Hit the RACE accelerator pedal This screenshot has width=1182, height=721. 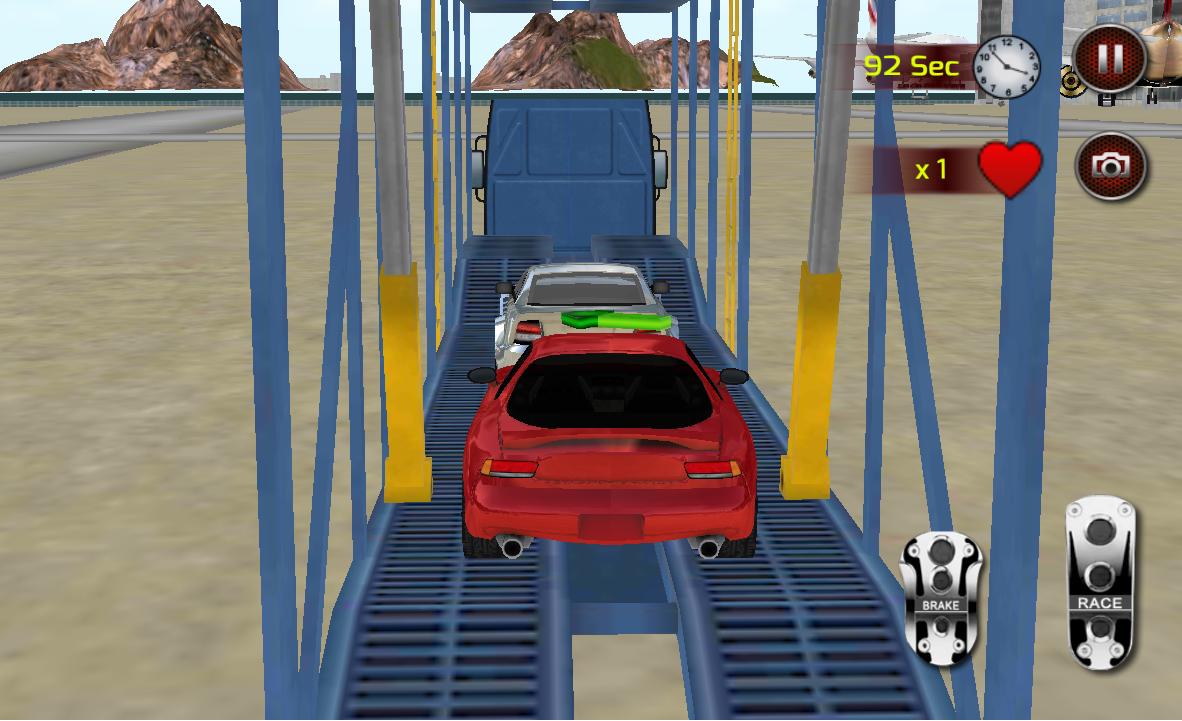click(x=1099, y=582)
